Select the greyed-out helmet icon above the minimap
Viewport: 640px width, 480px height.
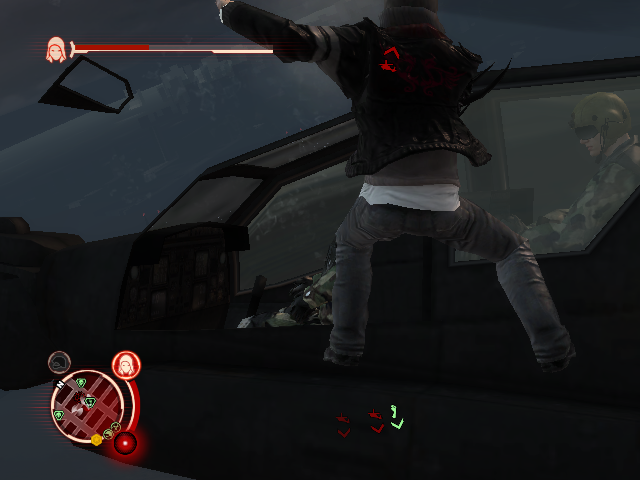pyautogui.click(x=60, y=361)
